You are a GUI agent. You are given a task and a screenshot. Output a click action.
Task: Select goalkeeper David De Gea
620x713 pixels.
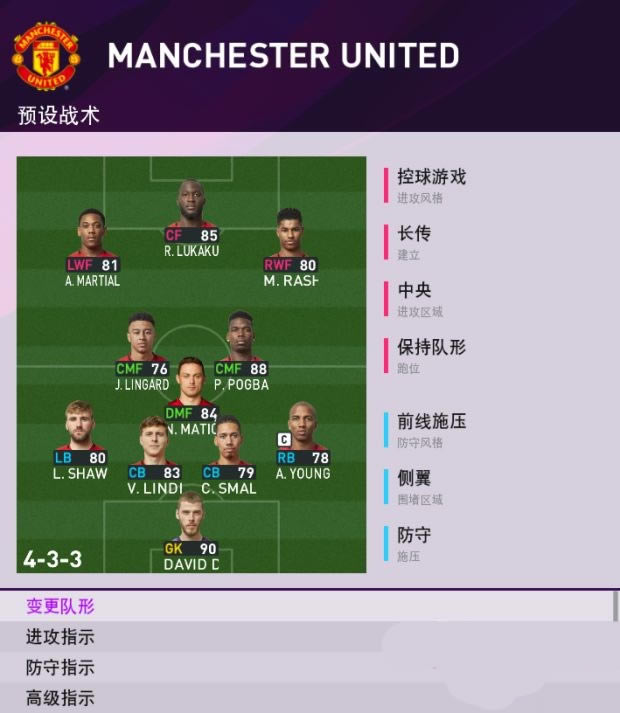tap(191, 527)
